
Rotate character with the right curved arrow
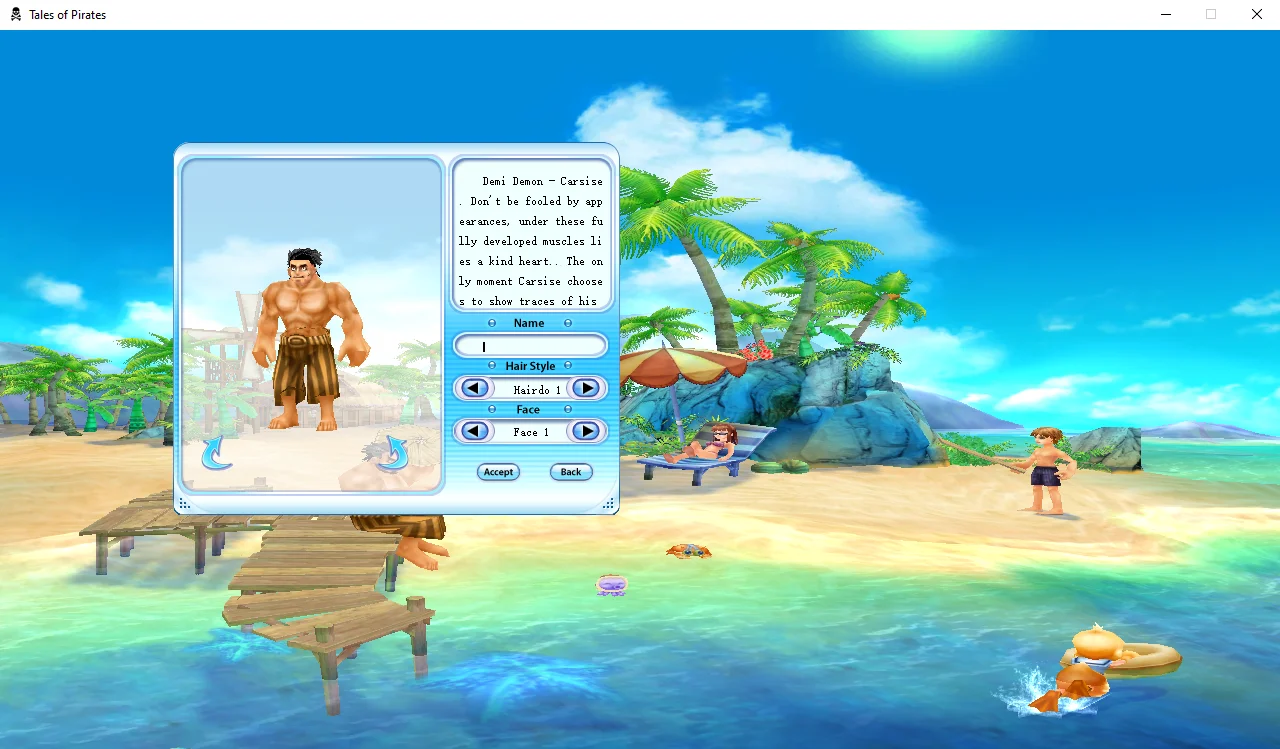pyautogui.click(x=393, y=453)
